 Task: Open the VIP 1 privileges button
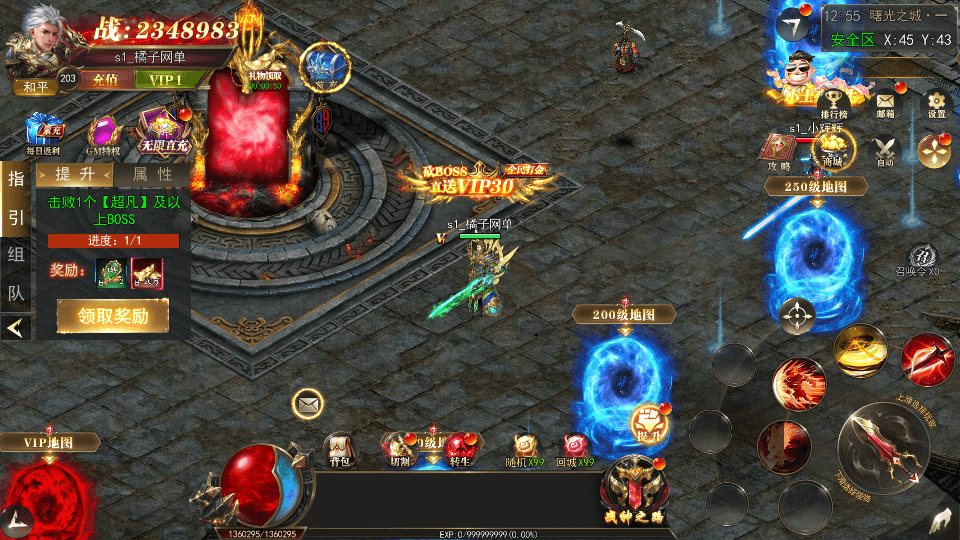[x=166, y=79]
